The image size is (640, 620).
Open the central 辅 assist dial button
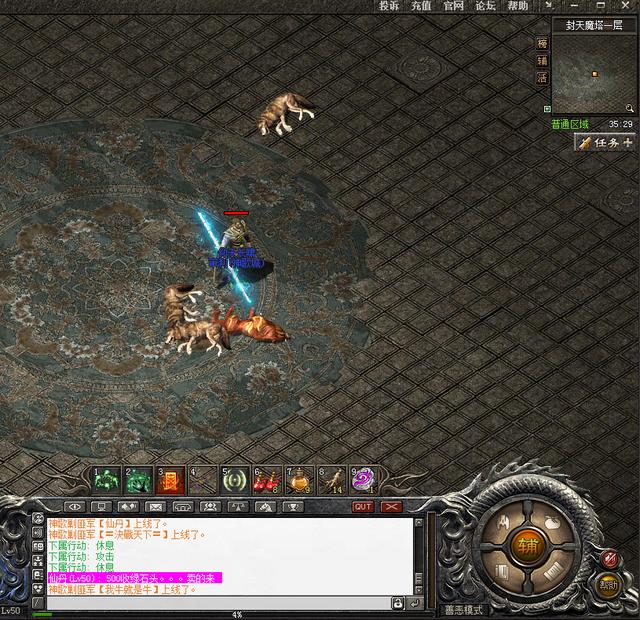click(525, 546)
